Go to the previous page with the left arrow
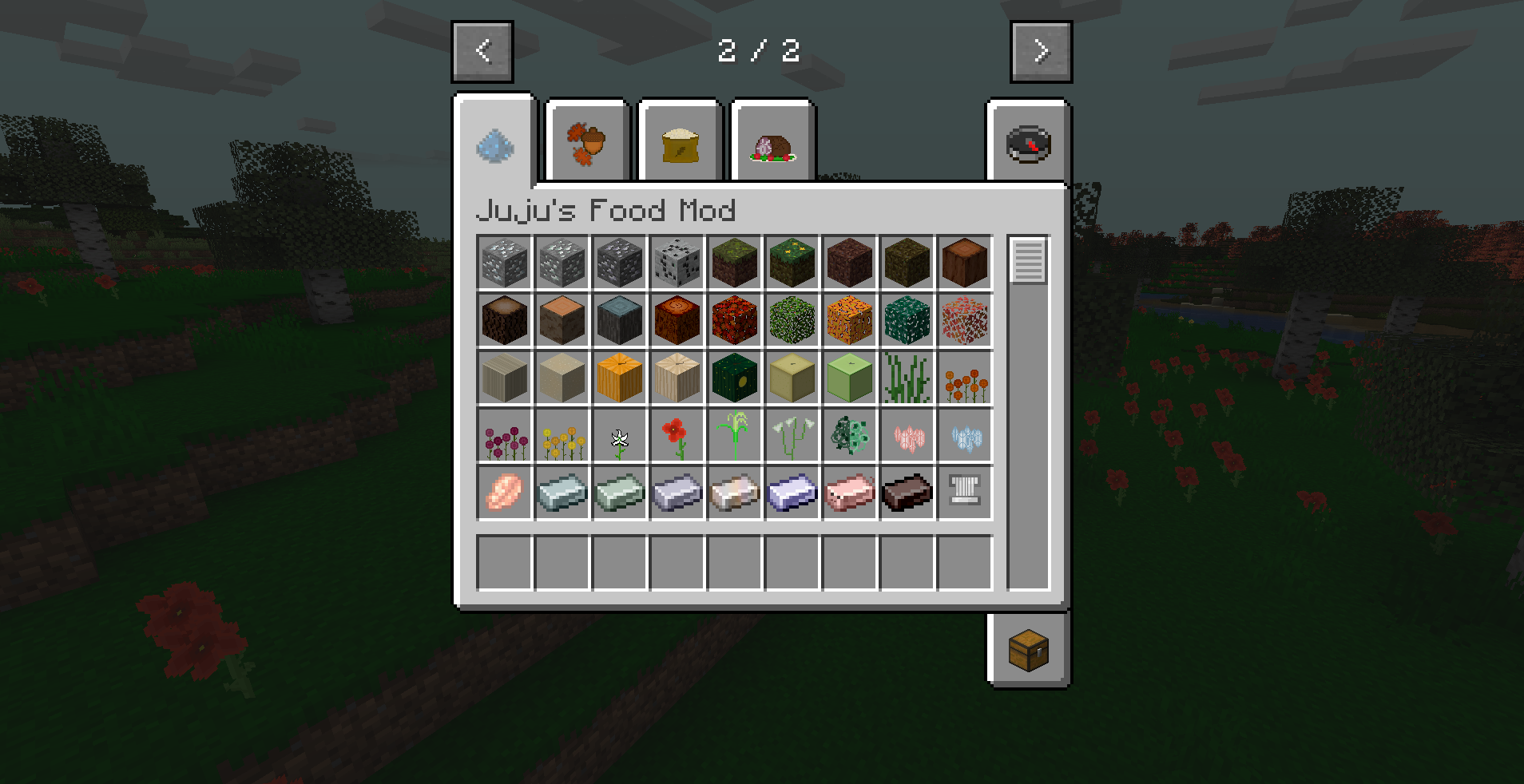Screen dimensions: 1524x784 (482, 50)
